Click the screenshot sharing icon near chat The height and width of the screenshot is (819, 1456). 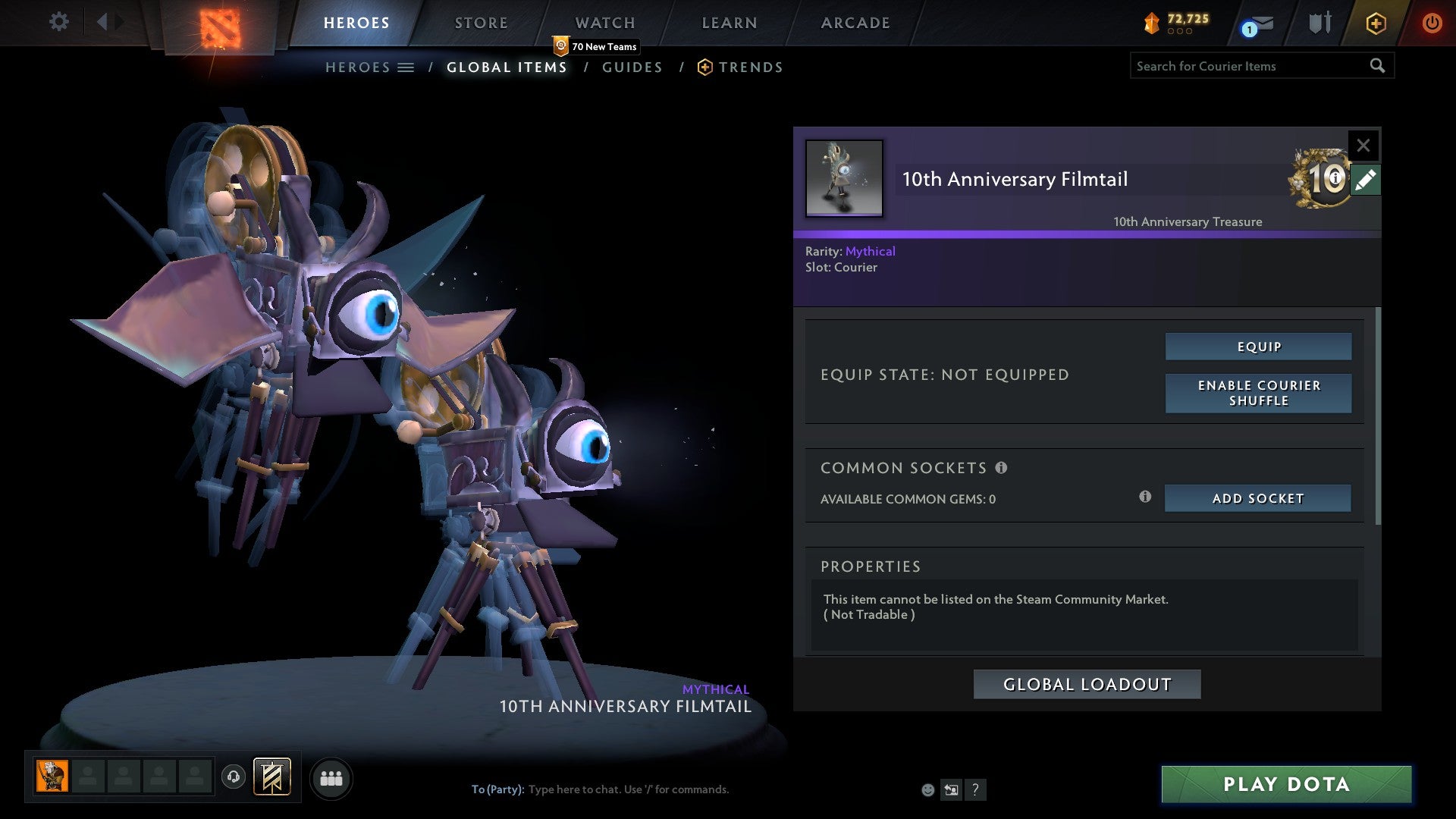pos(951,789)
